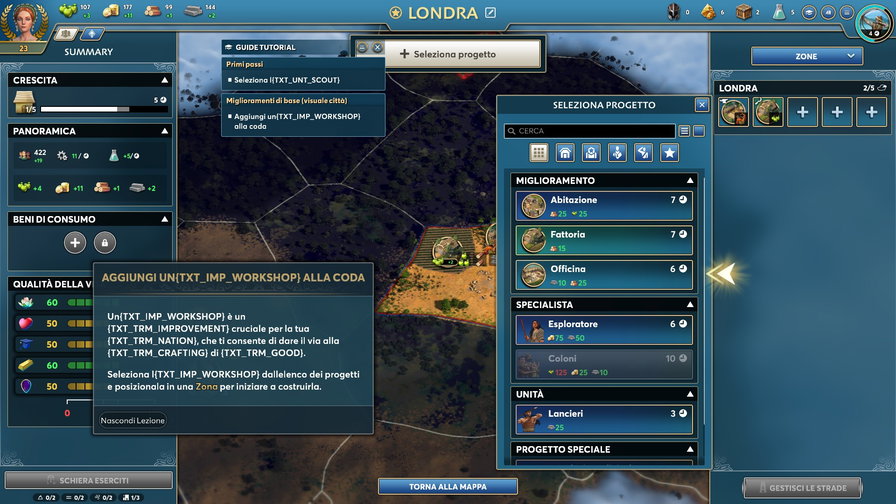Viewport: 896px width, 504px height.
Task: Close the Seleziona Progetto panel
Action: point(702,105)
